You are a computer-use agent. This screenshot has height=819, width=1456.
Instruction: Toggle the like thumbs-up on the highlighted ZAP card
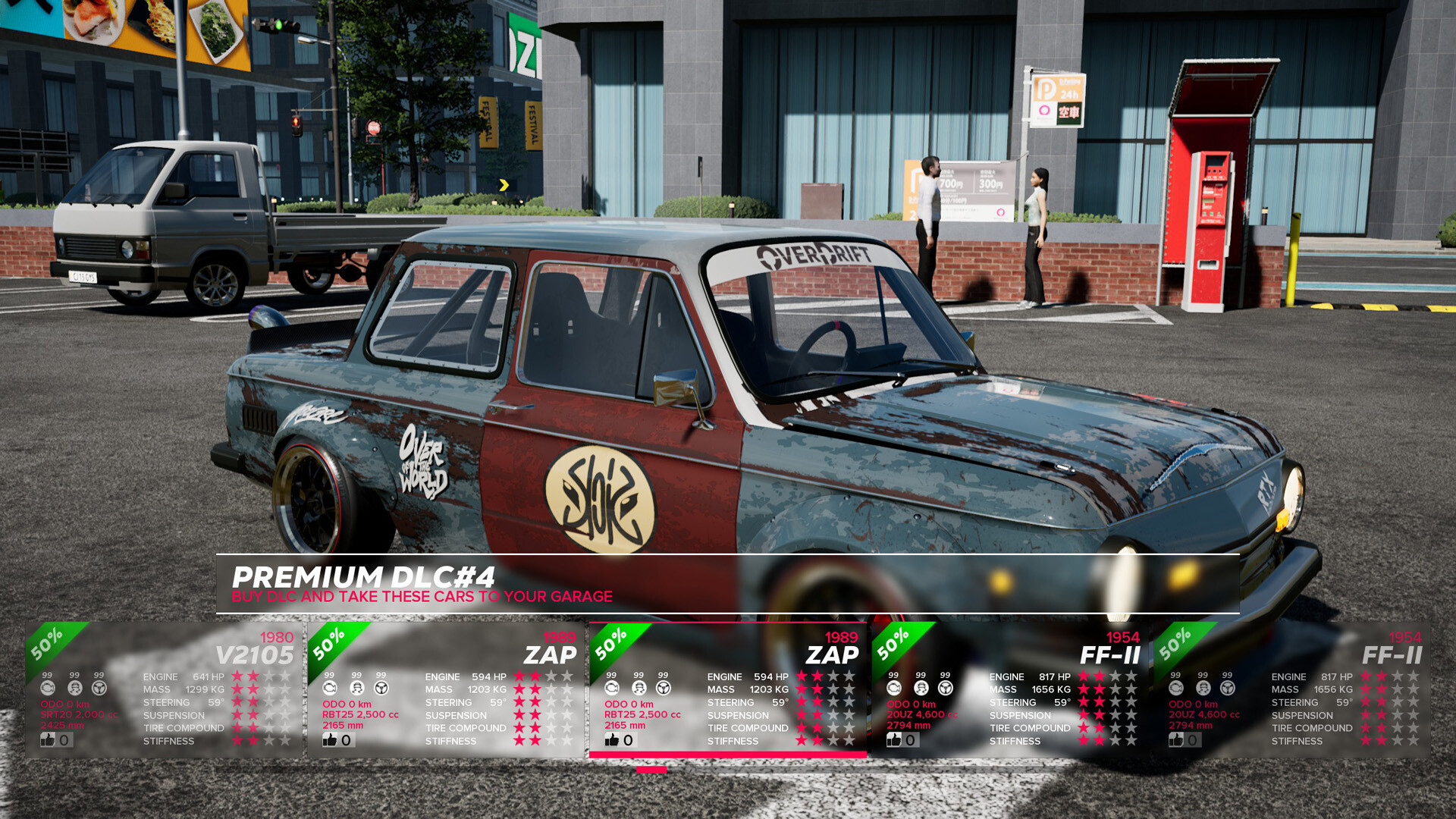tap(610, 739)
